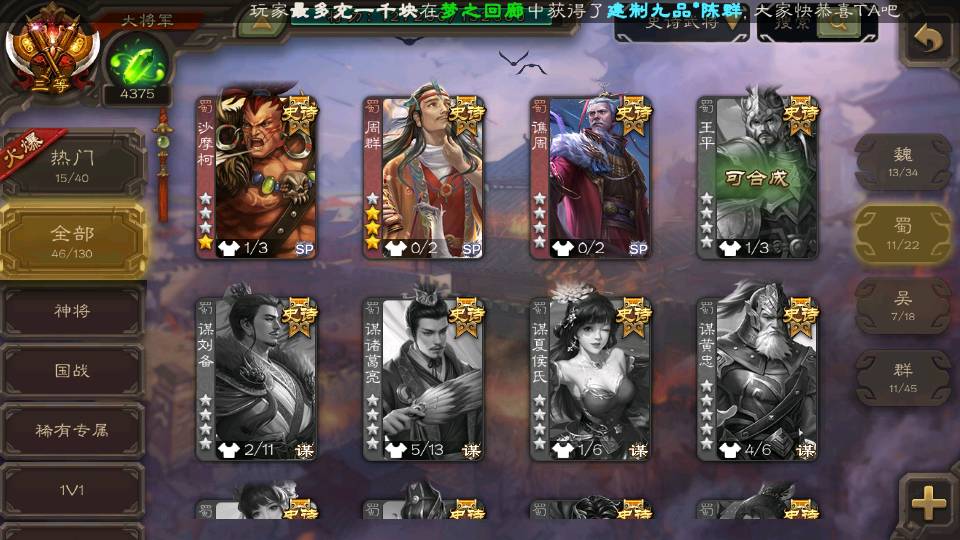Filter heroes by 蜀 faction
Viewport: 960px width, 540px height.
pyautogui.click(x=902, y=234)
